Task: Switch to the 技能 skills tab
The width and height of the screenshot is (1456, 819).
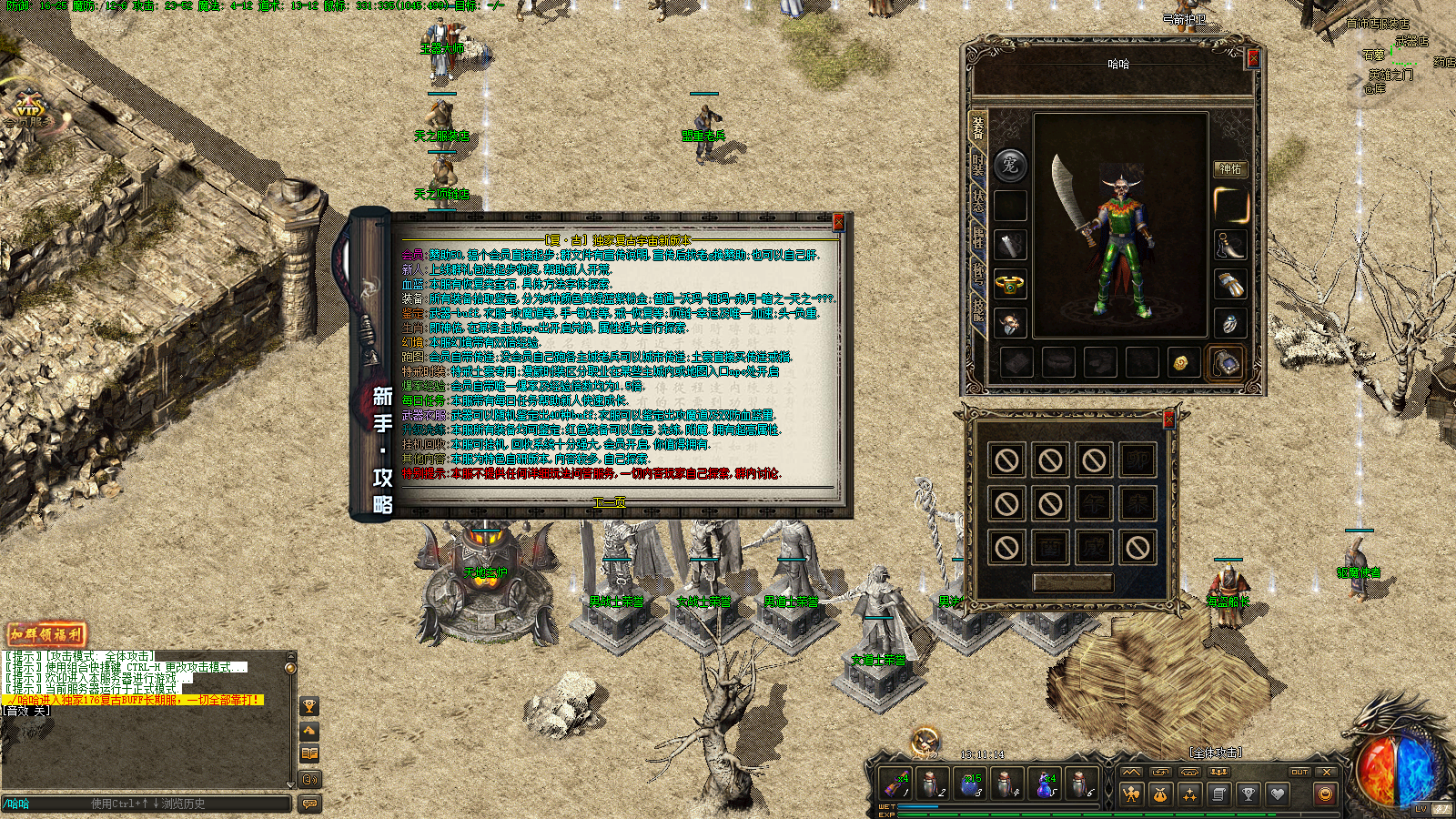Action: (978, 309)
